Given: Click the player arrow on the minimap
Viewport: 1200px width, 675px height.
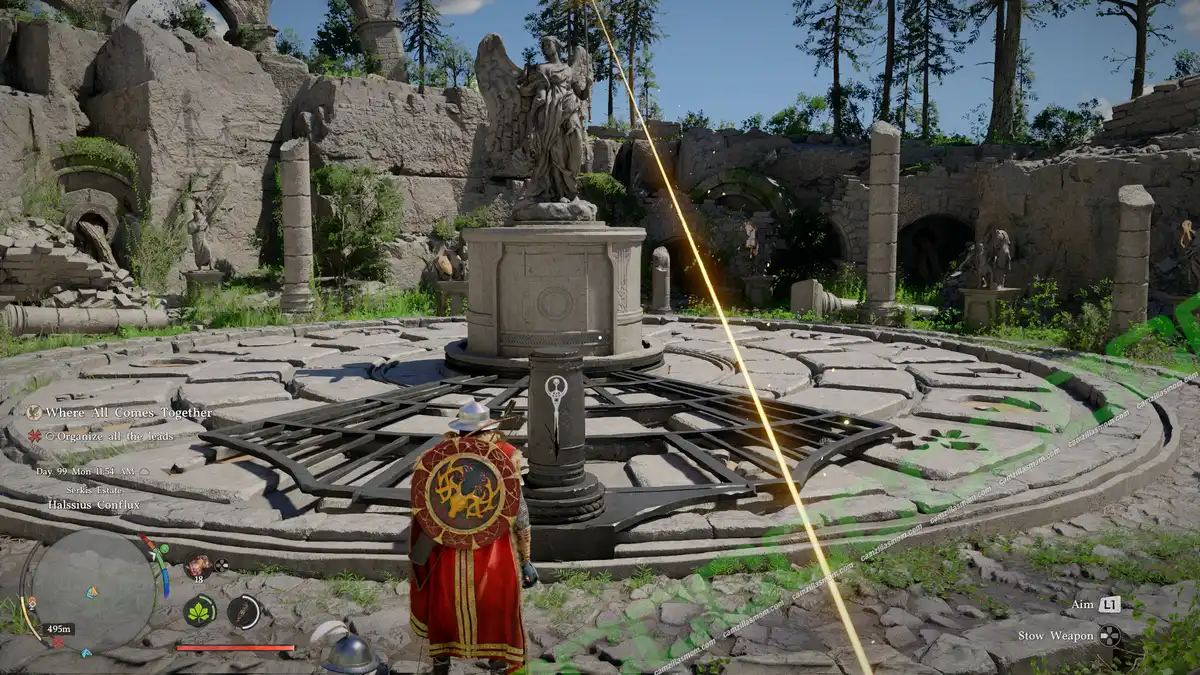Looking at the screenshot, I should point(92,592).
